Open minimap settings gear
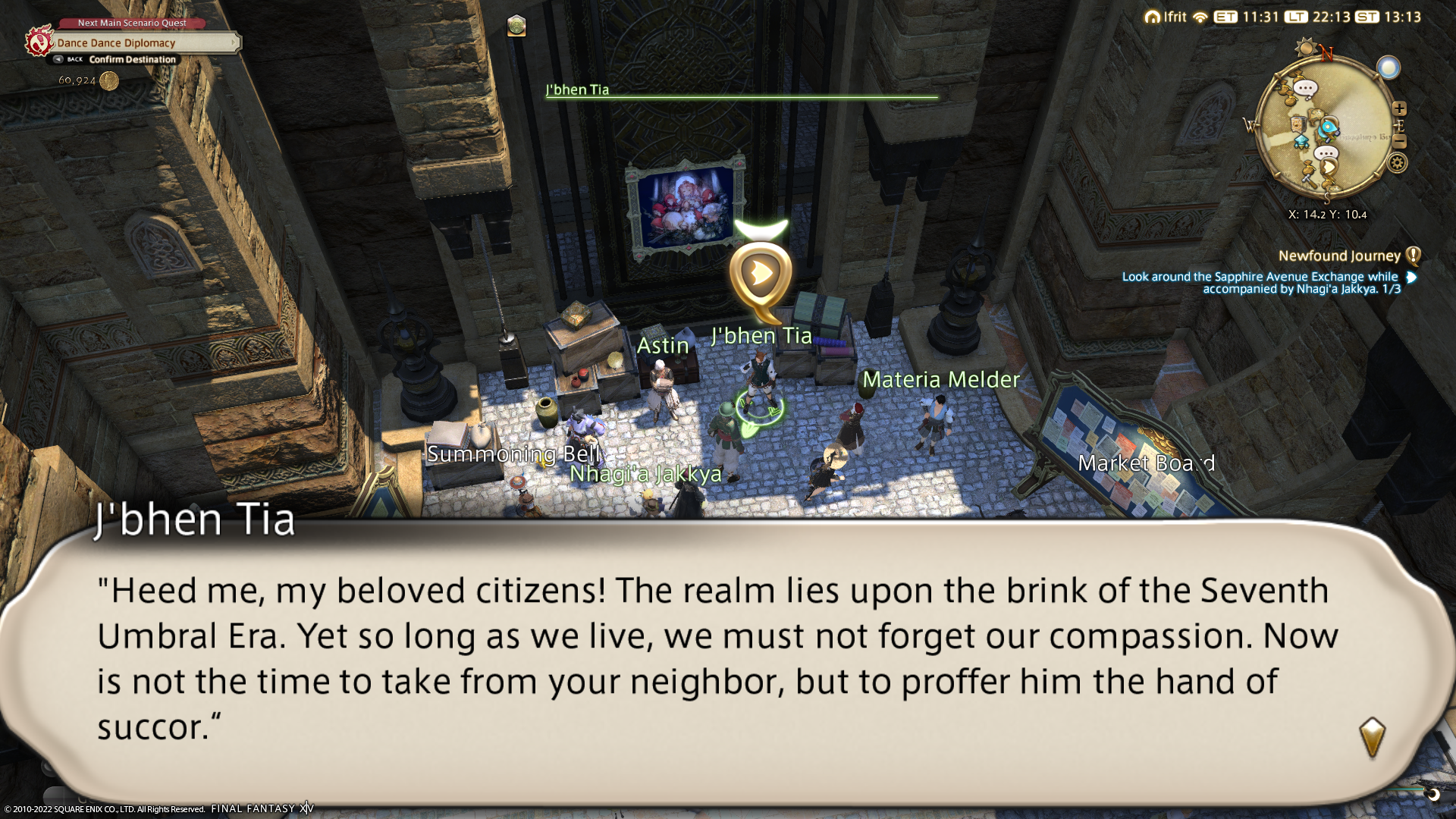This screenshot has width=1456, height=819. (1398, 163)
